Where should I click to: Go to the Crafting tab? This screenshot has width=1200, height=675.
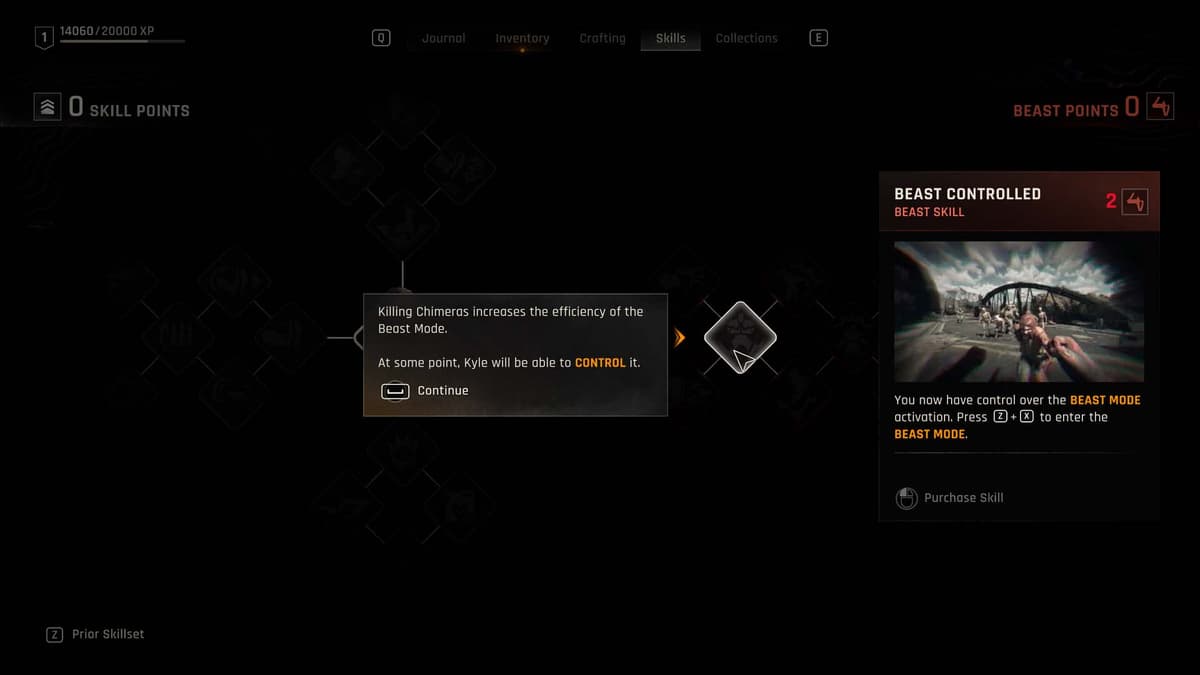(x=602, y=38)
